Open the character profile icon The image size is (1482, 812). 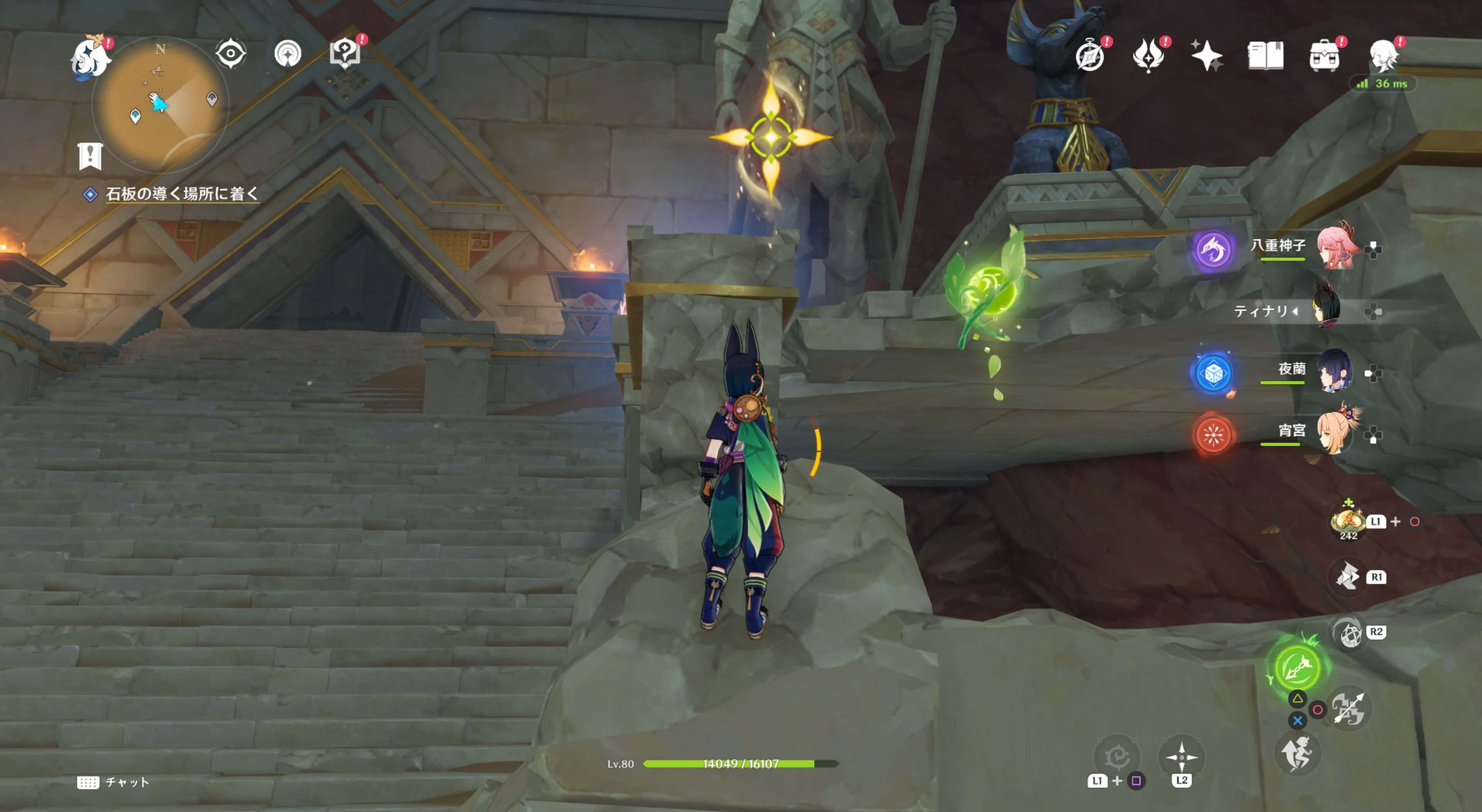point(1383,56)
